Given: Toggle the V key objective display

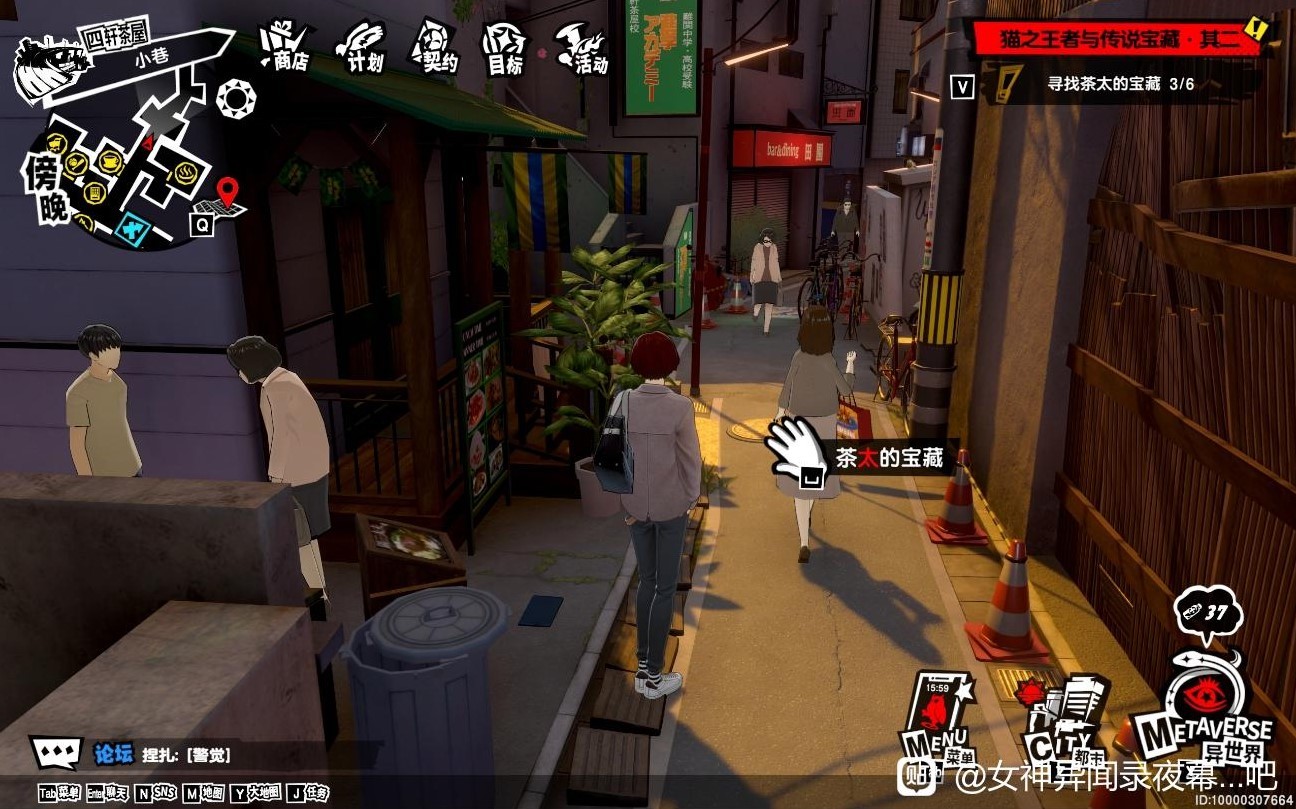Looking at the screenshot, I should (962, 87).
